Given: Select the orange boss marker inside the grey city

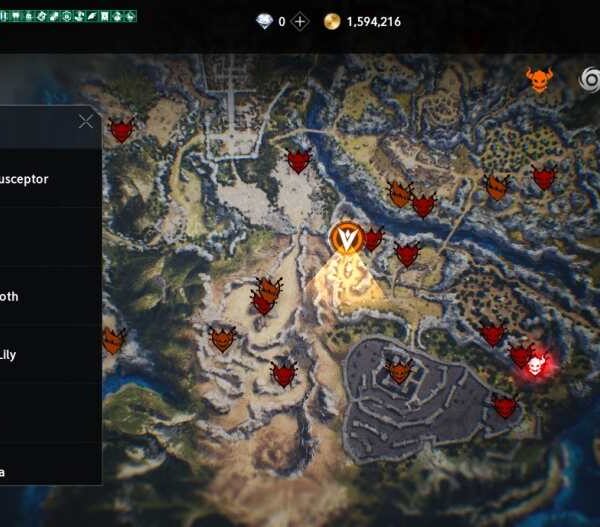Looking at the screenshot, I should [x=400, y=372].
